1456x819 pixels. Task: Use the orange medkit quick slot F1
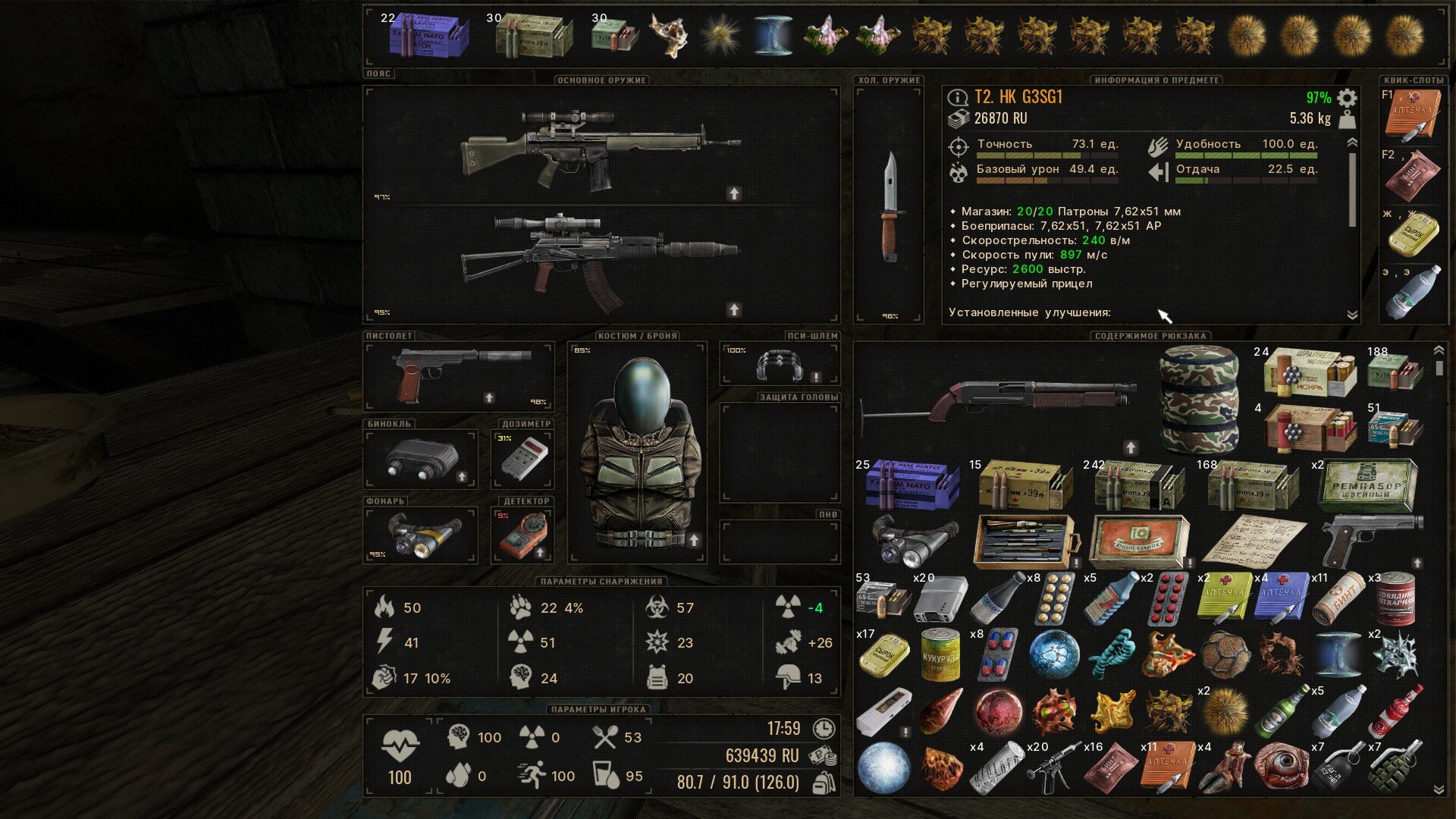pos(1412,115)
